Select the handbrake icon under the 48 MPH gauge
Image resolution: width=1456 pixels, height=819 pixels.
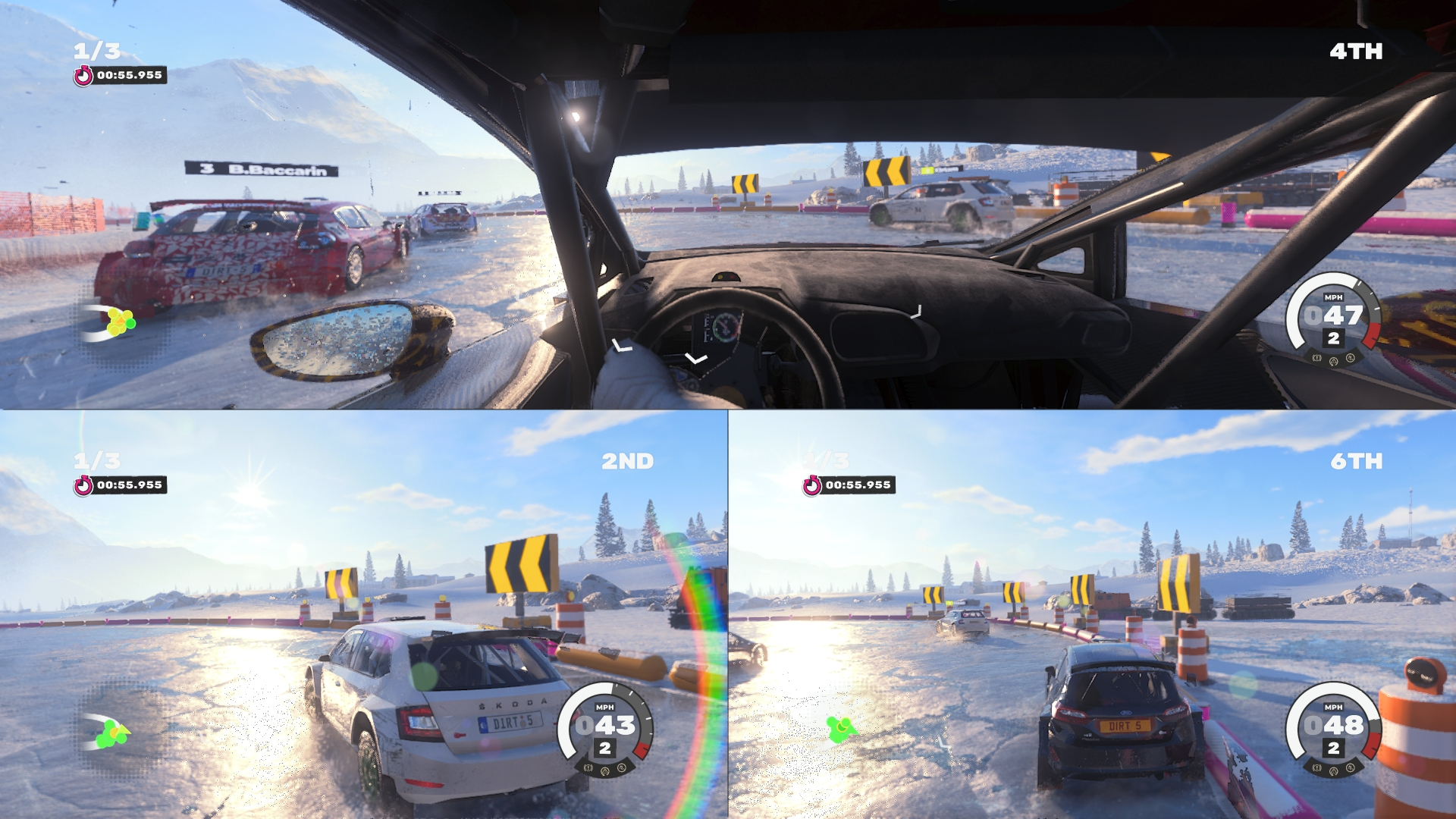(1317, 767)
